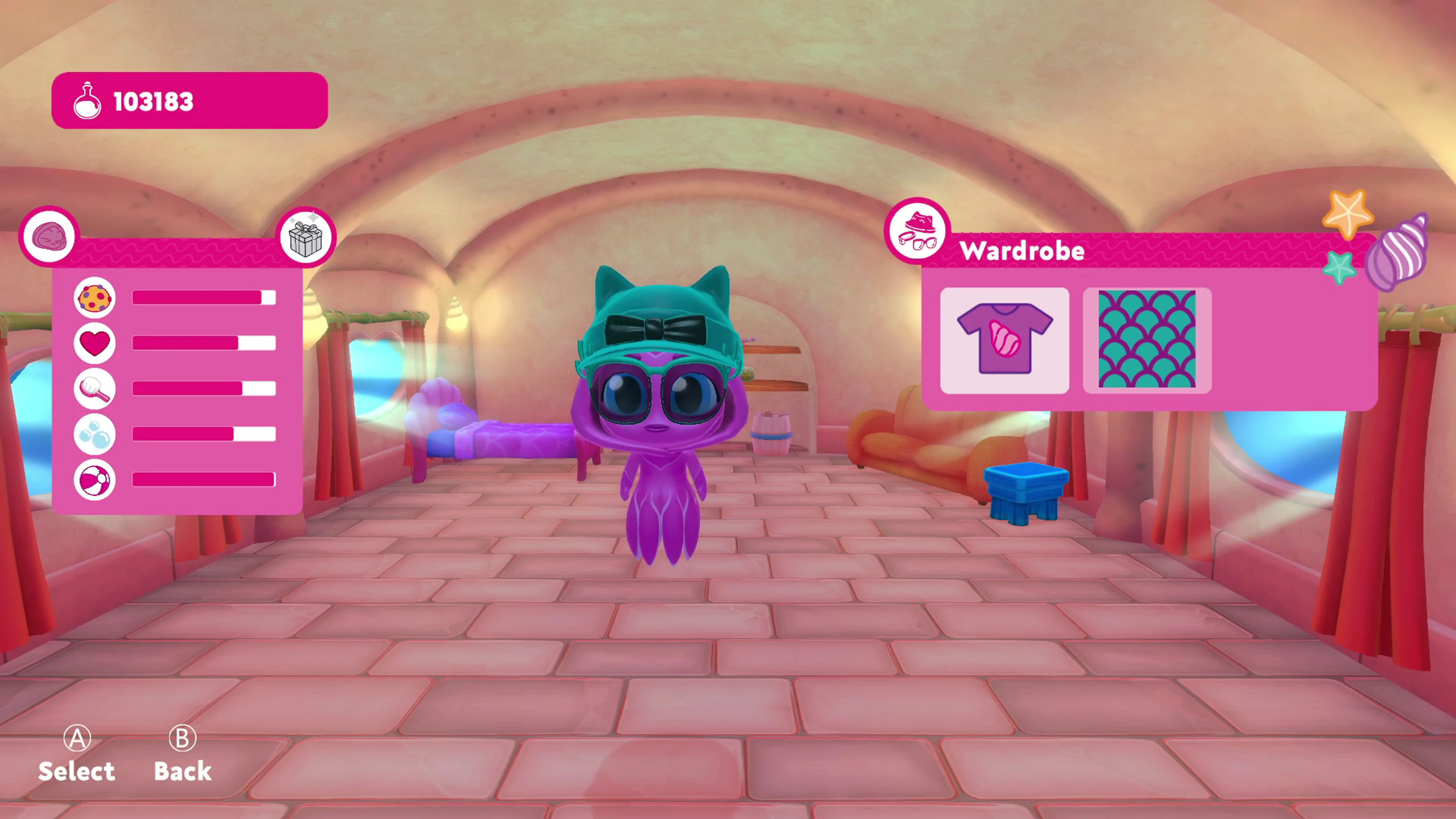The height and width of the screenshot is (819, 1456).
Task: Select the hat-and-glasses Wardrobe icon
Action: tap(918, 231)
